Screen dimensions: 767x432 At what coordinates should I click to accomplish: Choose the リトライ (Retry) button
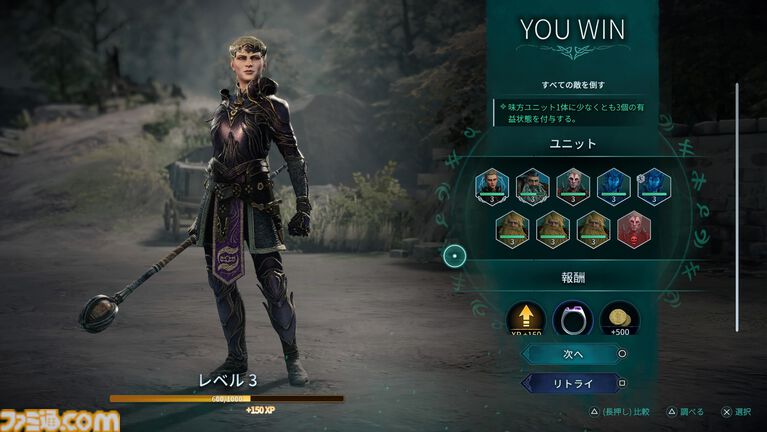tap(572, 383)
